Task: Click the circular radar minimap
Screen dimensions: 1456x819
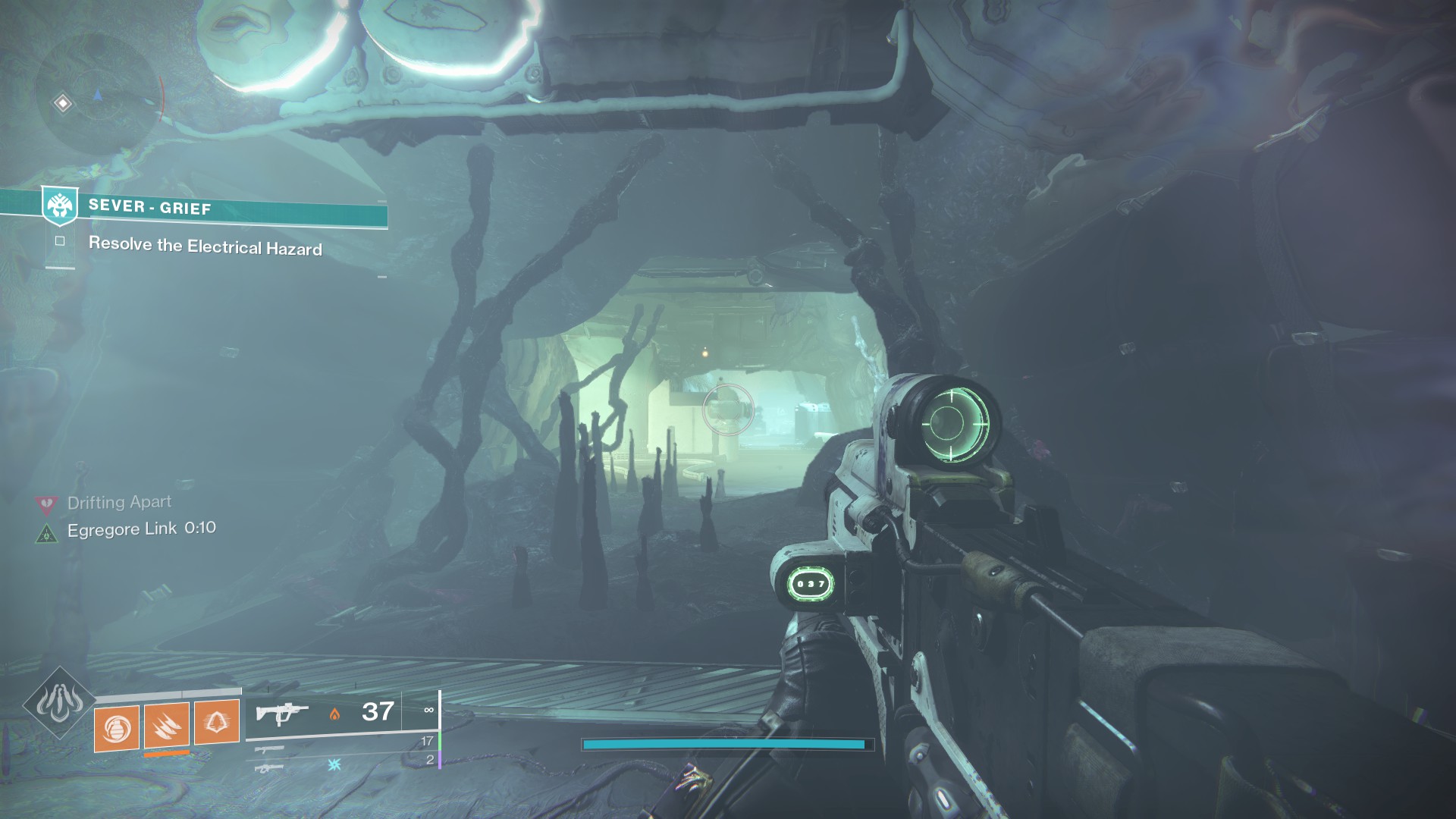Action: [x=99, y=96]
